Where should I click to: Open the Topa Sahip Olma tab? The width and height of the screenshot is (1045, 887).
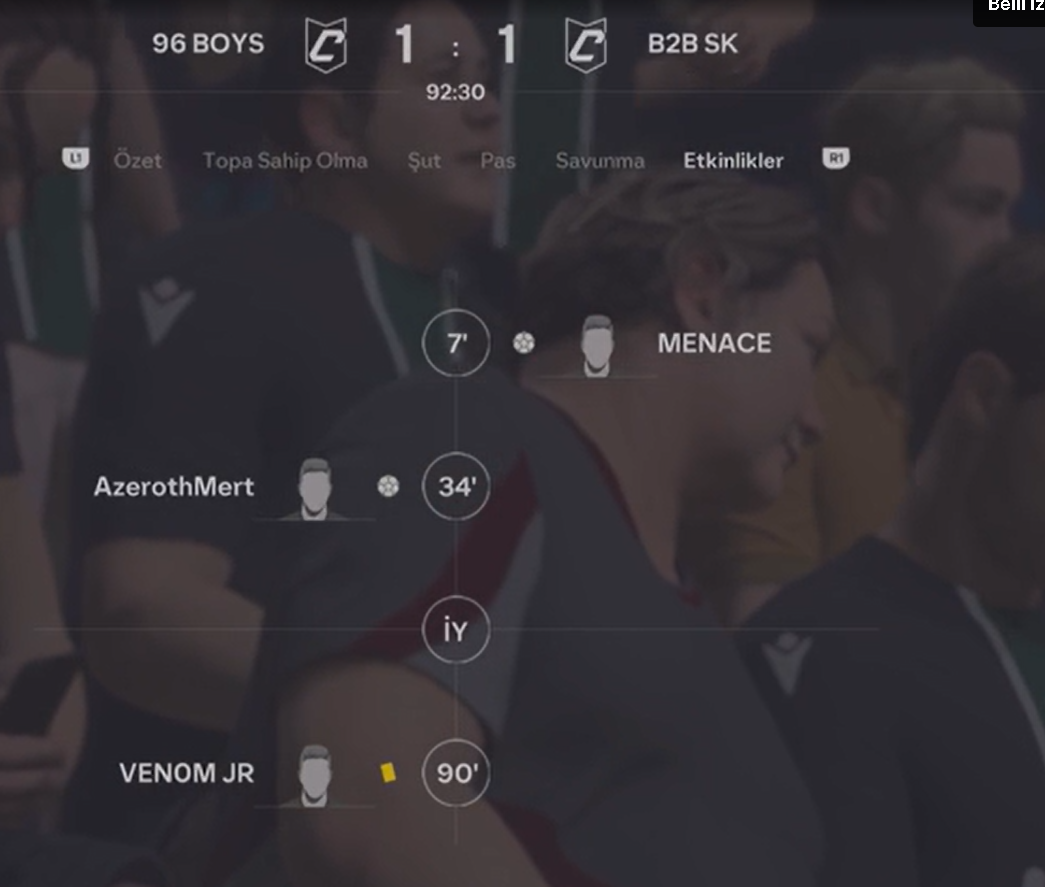[x=285, y=161]
